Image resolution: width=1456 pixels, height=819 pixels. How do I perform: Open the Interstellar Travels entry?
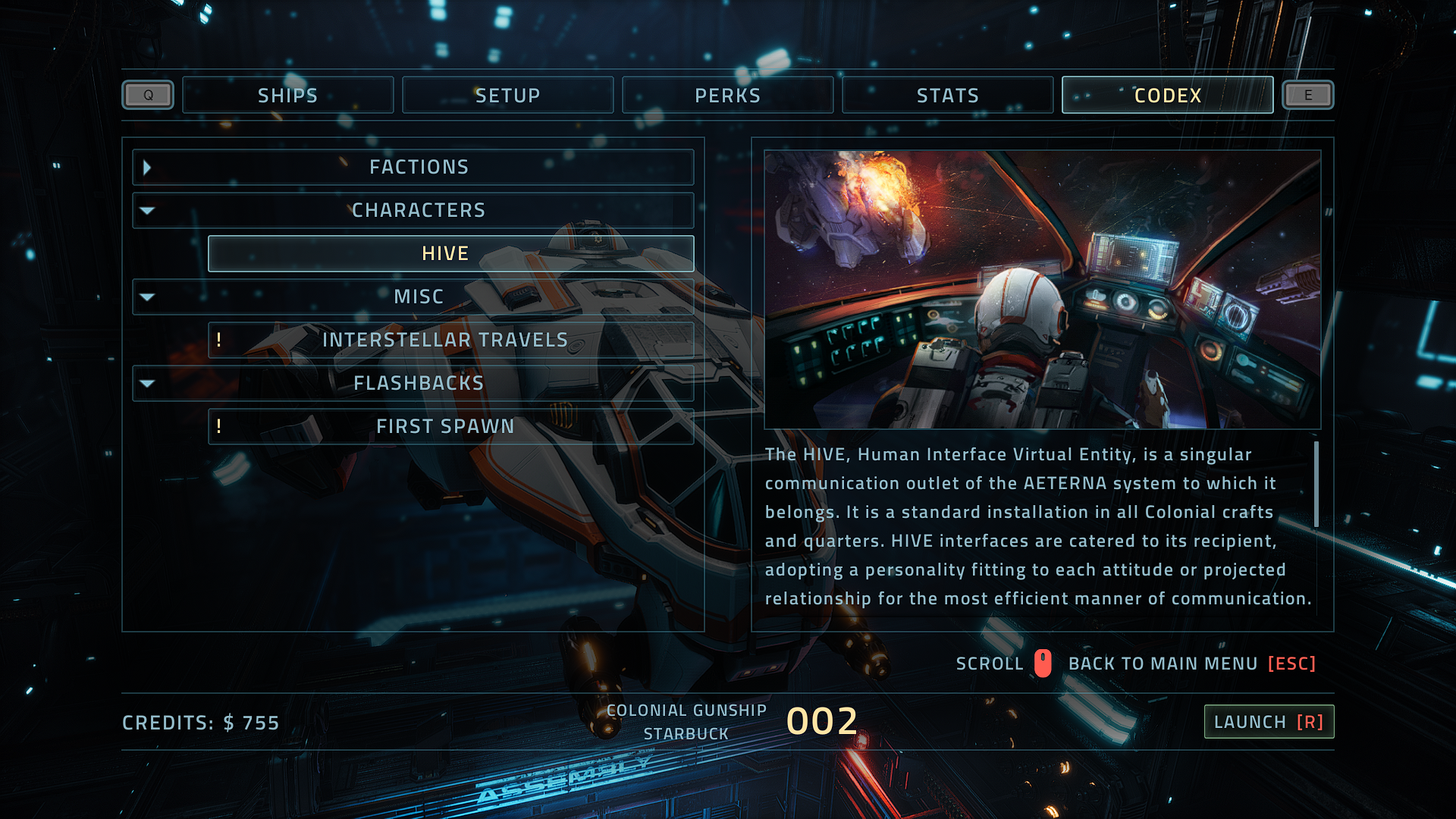click(x=450, y=340)
